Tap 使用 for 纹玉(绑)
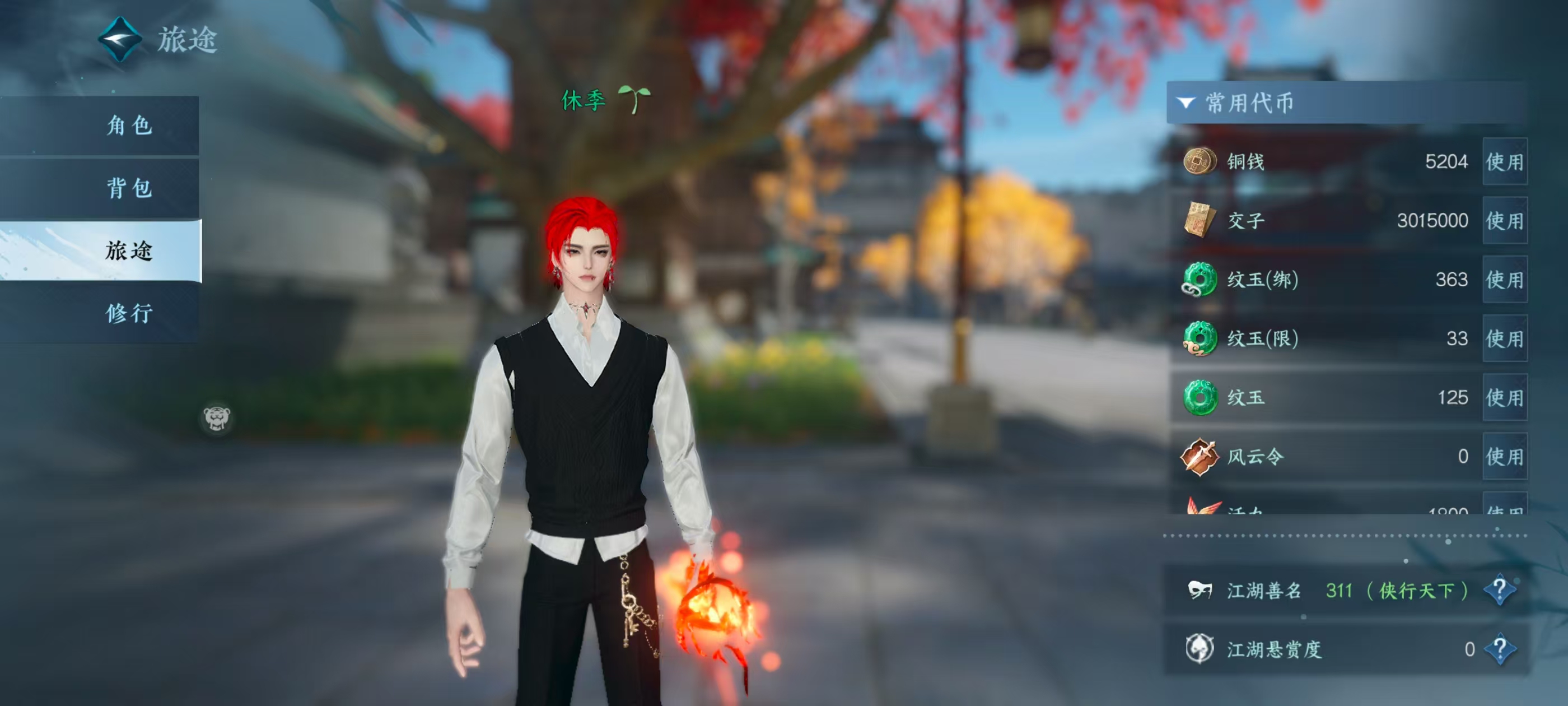 [x=1504, y=280]
